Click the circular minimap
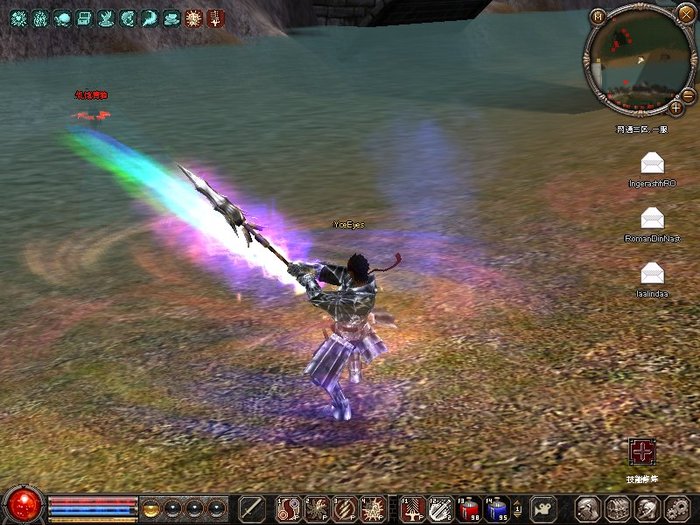 (638, 59)
